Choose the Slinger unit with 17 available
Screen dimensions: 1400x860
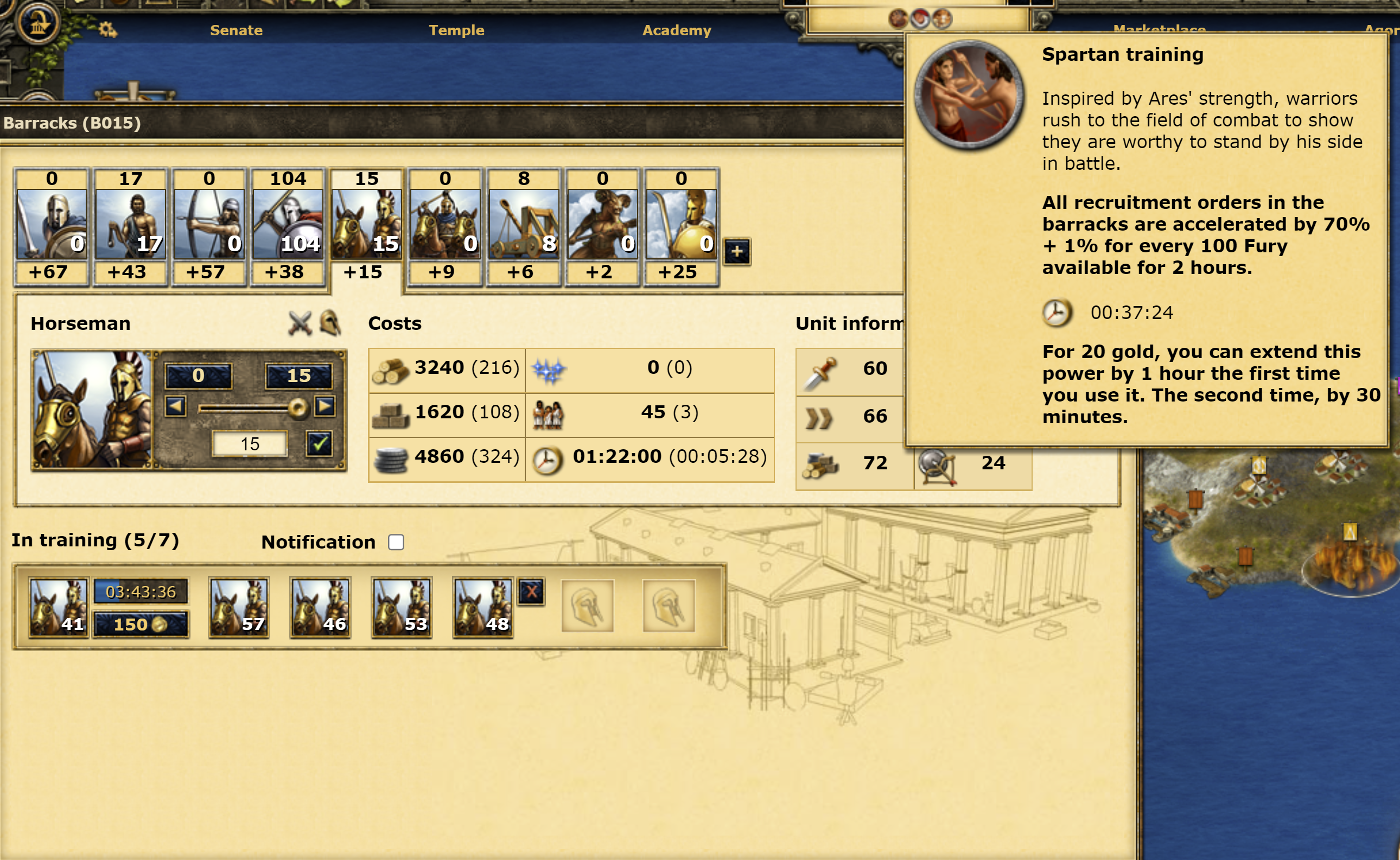click(130, 225)
